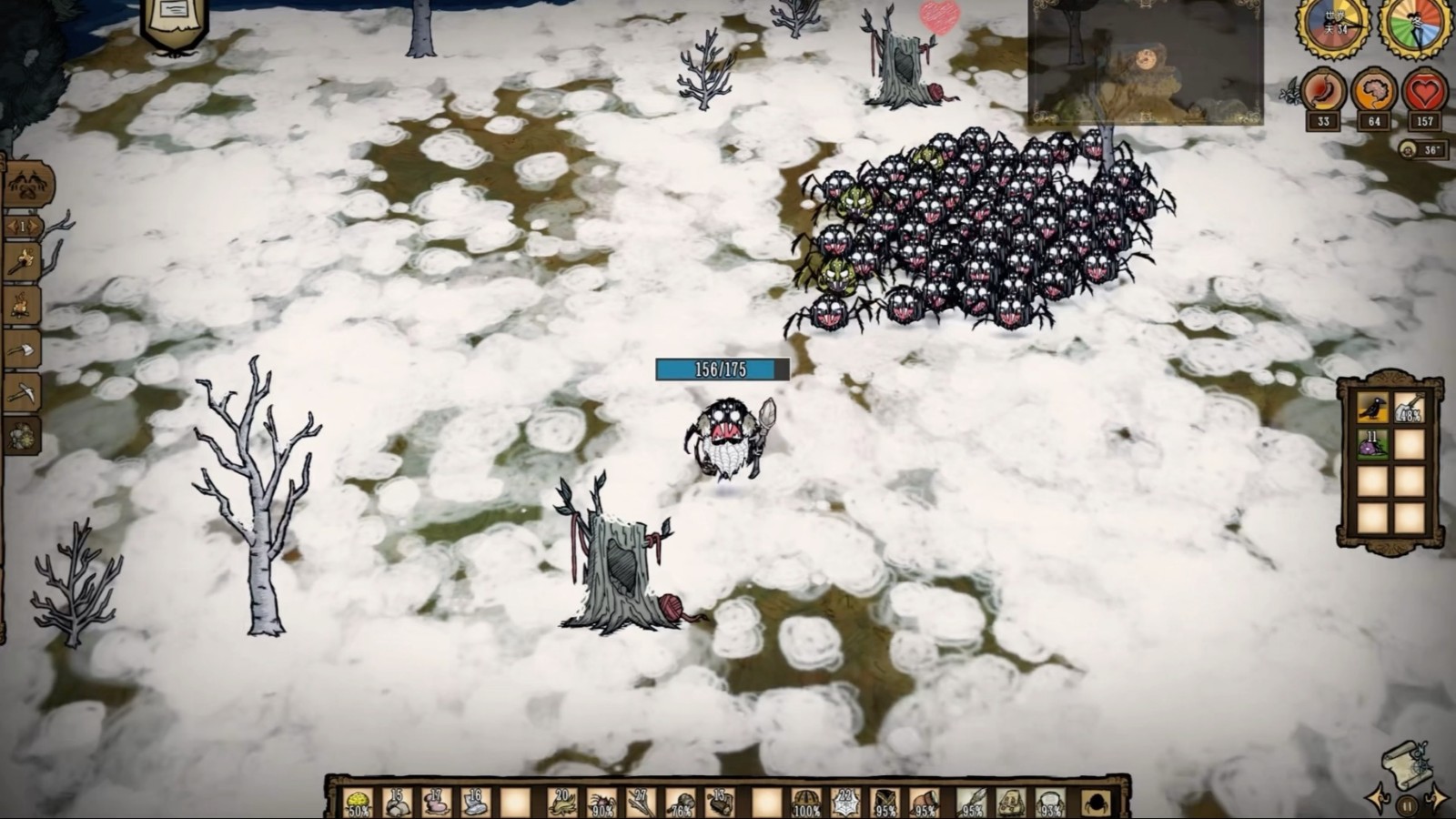1456x819 pixels.
Task: Select the yellow item at 50%
Action: coord(359,803)
